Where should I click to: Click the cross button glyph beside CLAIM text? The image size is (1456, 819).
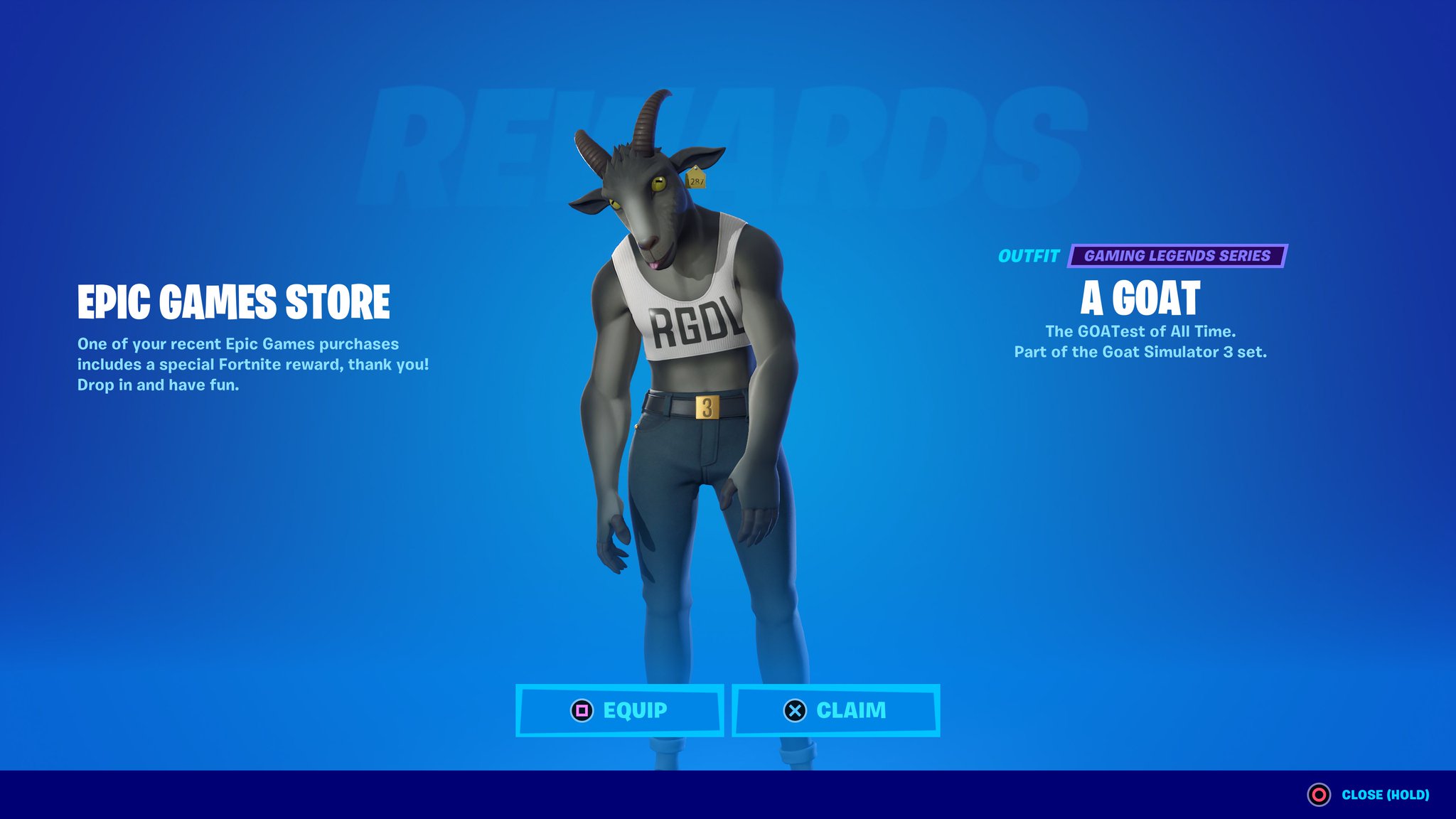(795, 709)
